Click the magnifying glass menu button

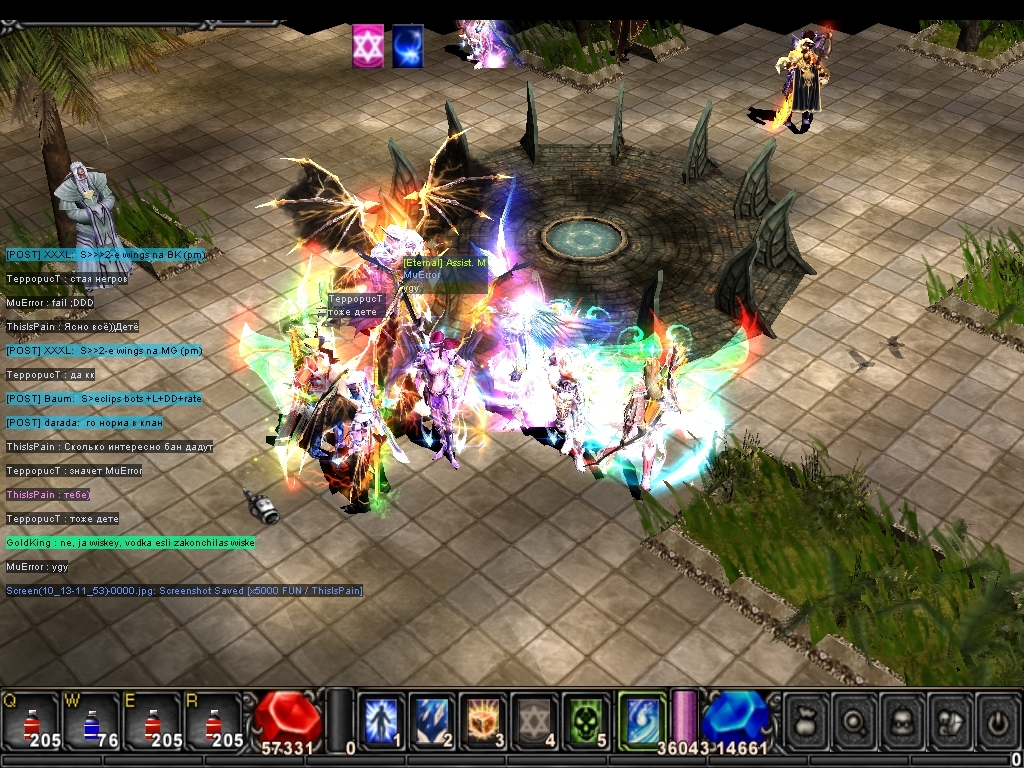pyautogui.click(x=854, y=720)
